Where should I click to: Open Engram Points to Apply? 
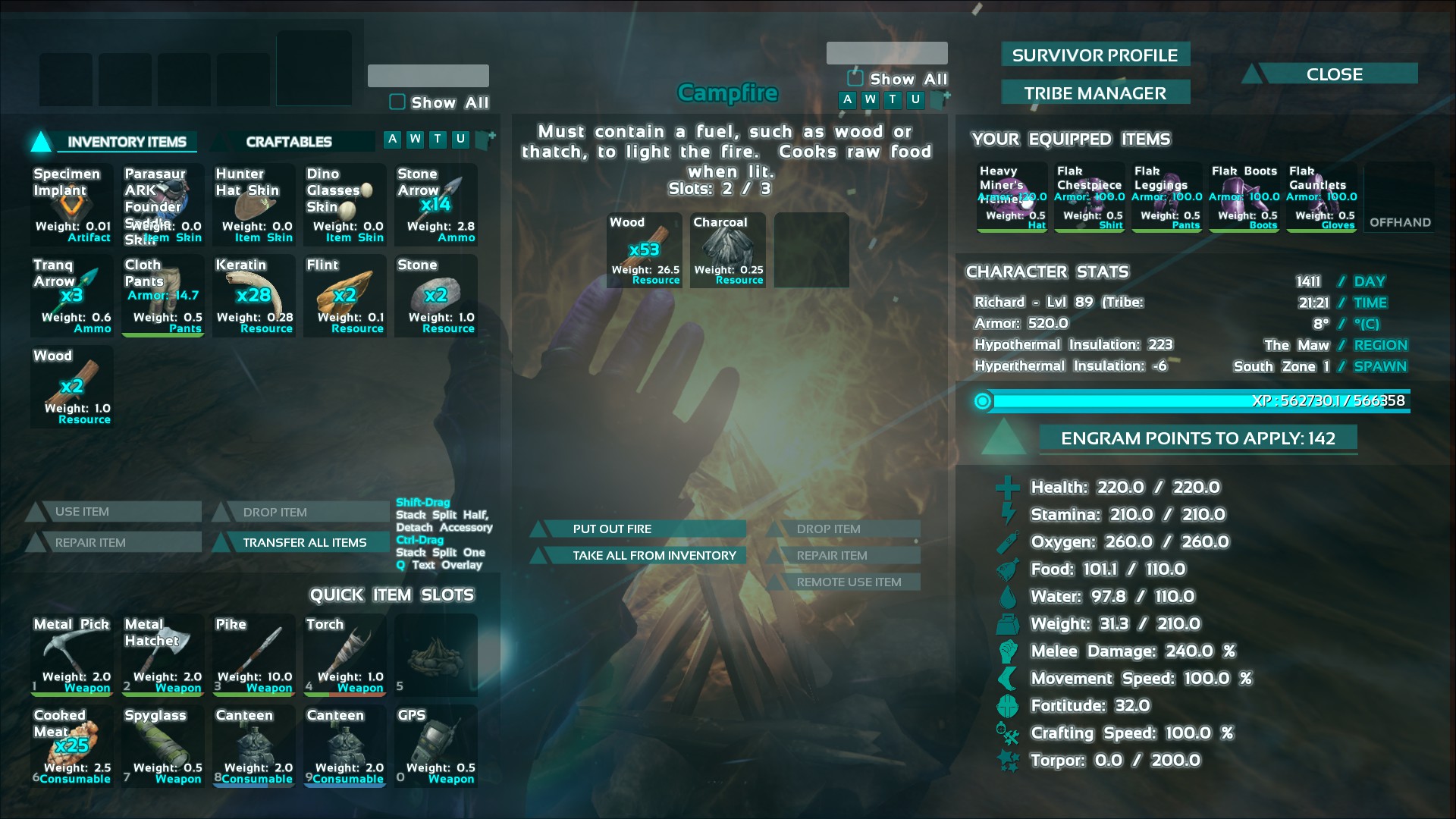(x=1197, y=438)
